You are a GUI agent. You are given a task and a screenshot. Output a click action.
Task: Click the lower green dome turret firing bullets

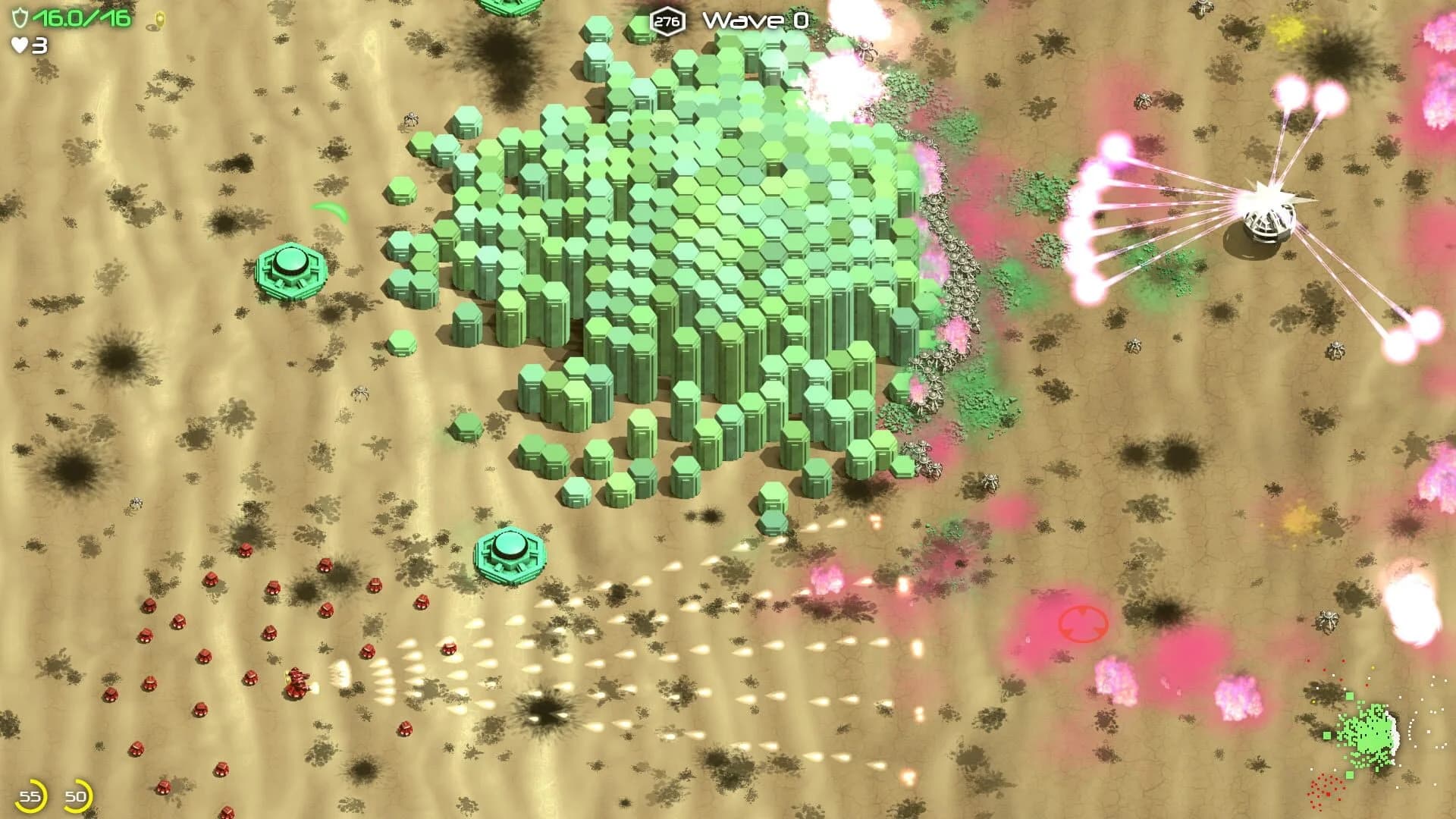click(x=511, y=551)
